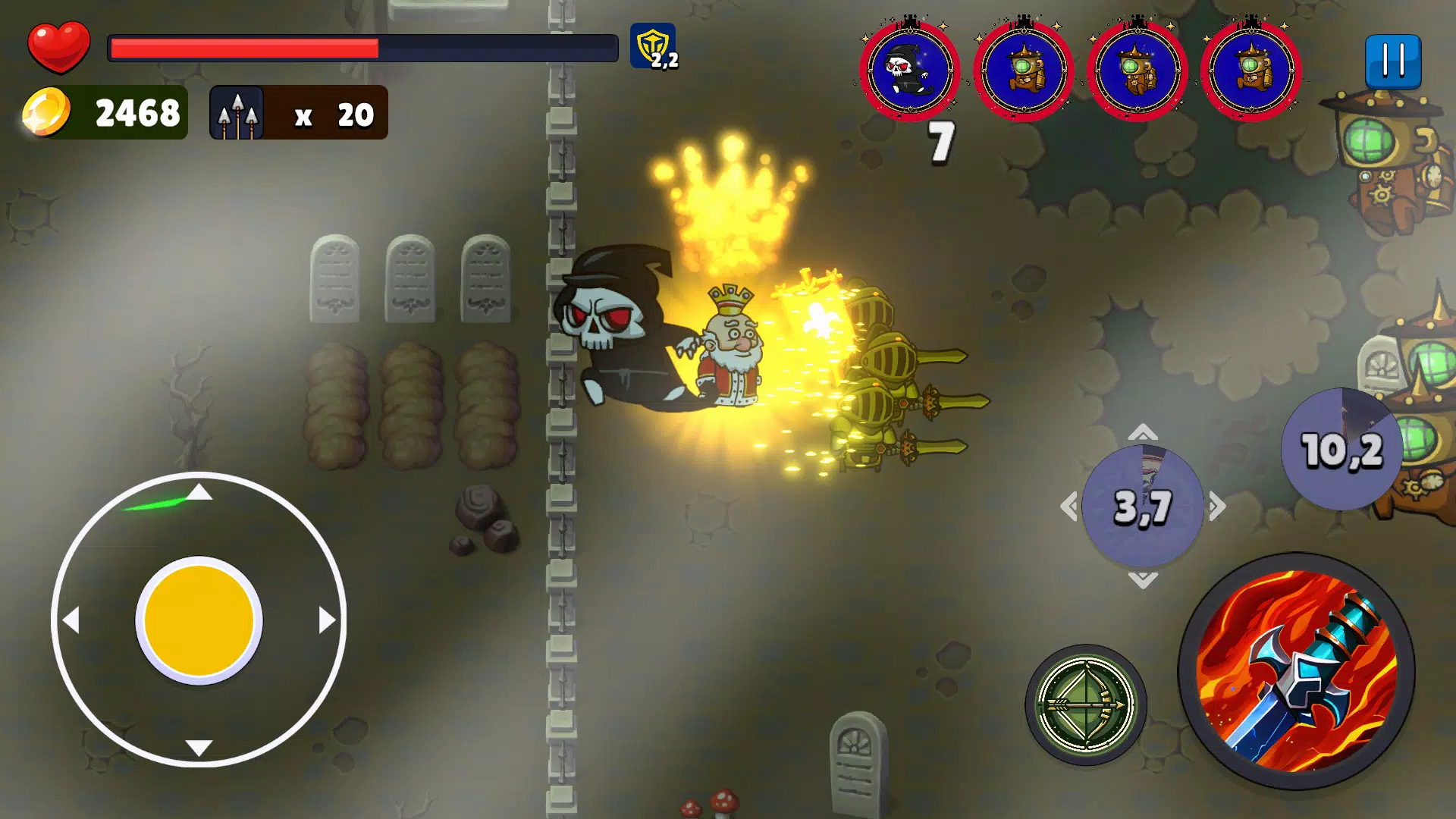
Task: Tap the joystick's left arrow
Action: [x=71, y=620]
